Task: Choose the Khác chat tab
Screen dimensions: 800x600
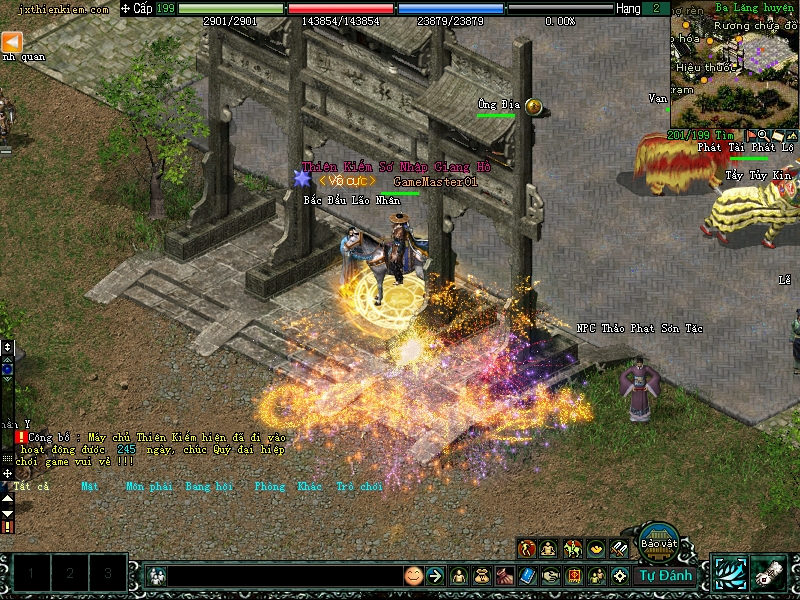Action: pyautogui.click(x=310, y=487)
